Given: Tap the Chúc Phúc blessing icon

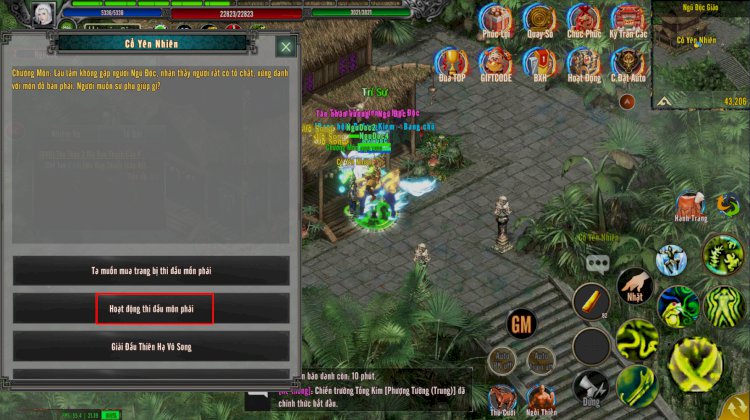Looking at the screenshot, I should [584, 18].
